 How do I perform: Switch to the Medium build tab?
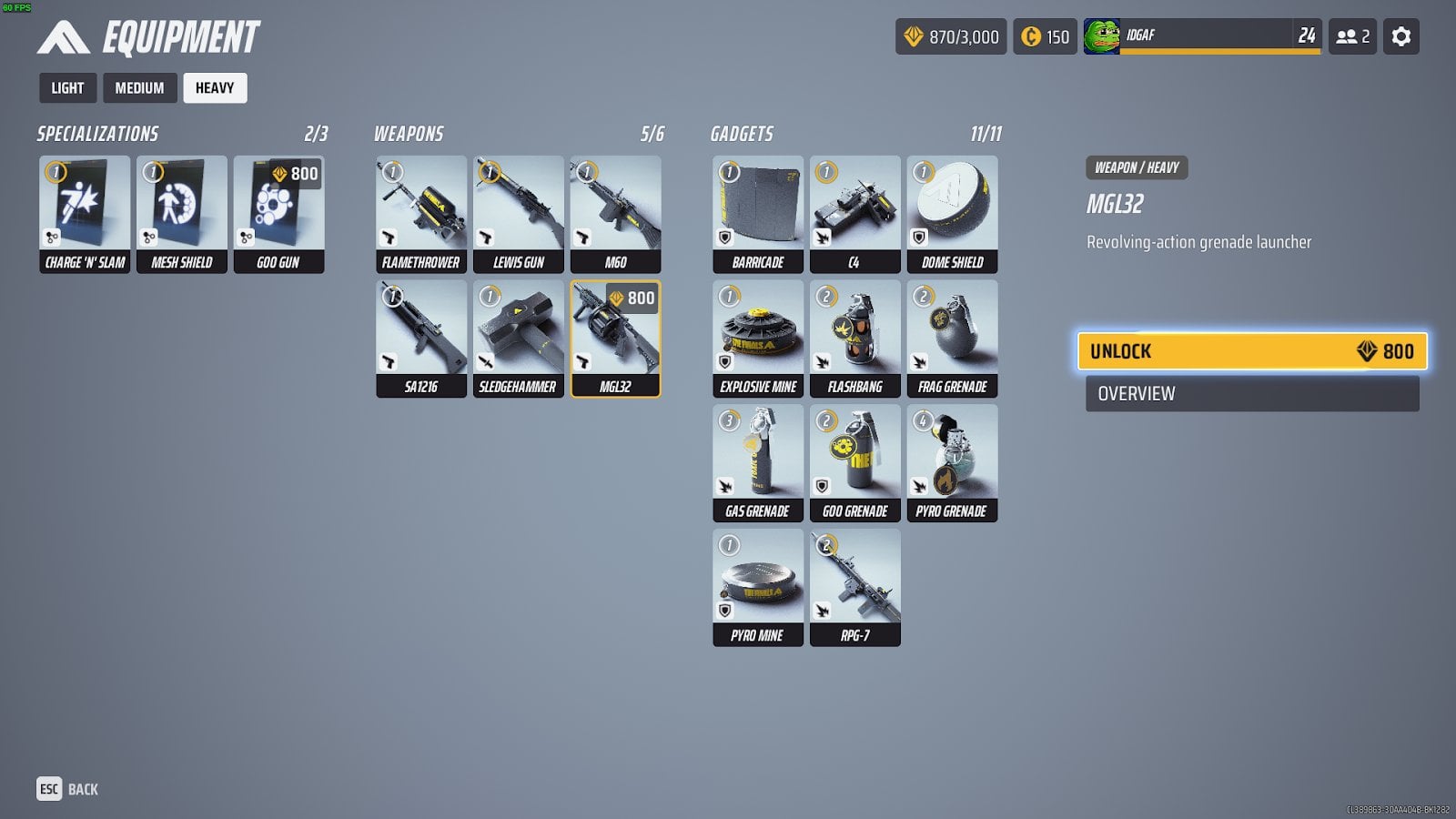click(x=139, y=88)
